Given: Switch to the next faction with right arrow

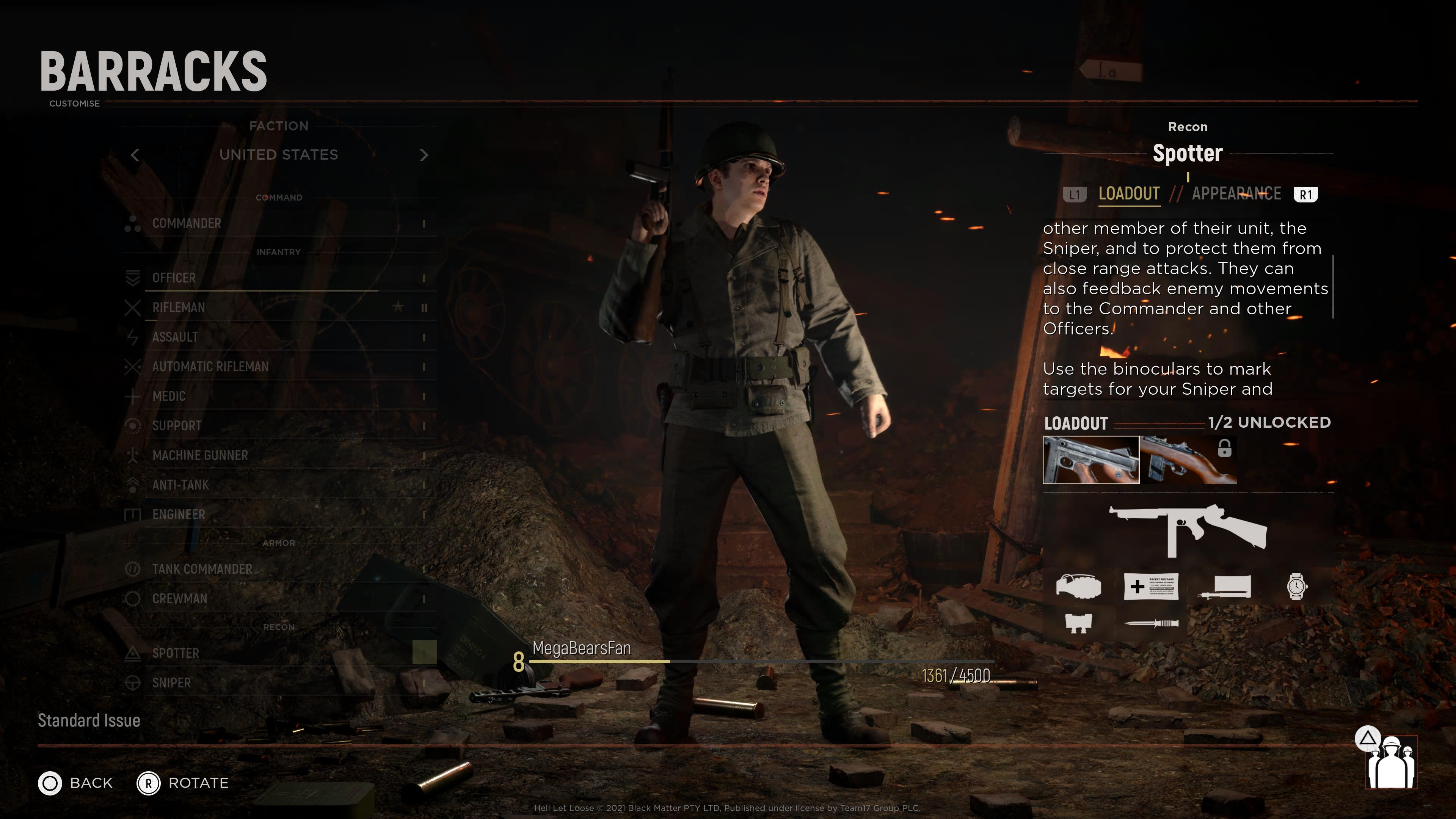Looking at the screenshot, I should point(424,155).
